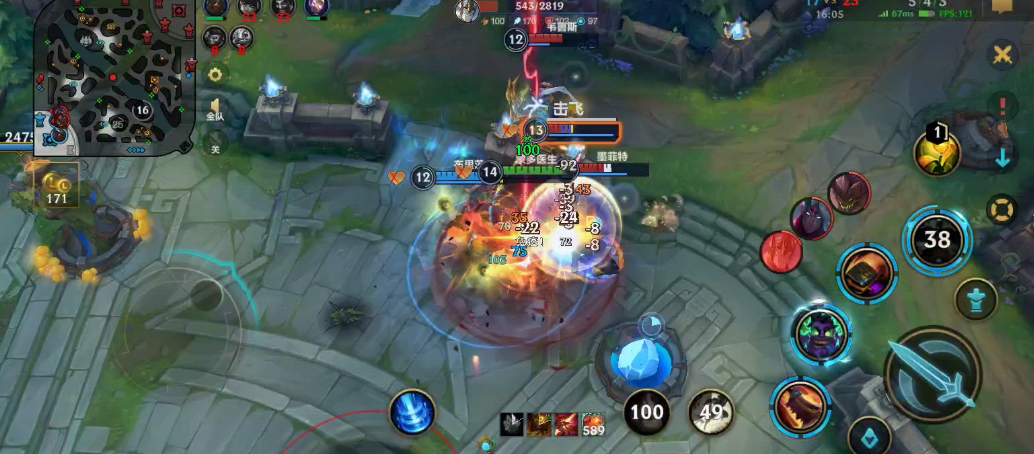
Task: Send the red exclamation danger ping
Action: [1002, 107]
